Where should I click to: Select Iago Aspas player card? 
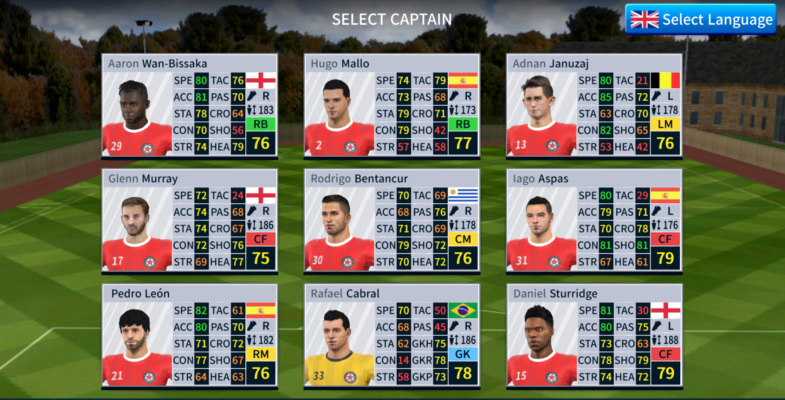593,221
